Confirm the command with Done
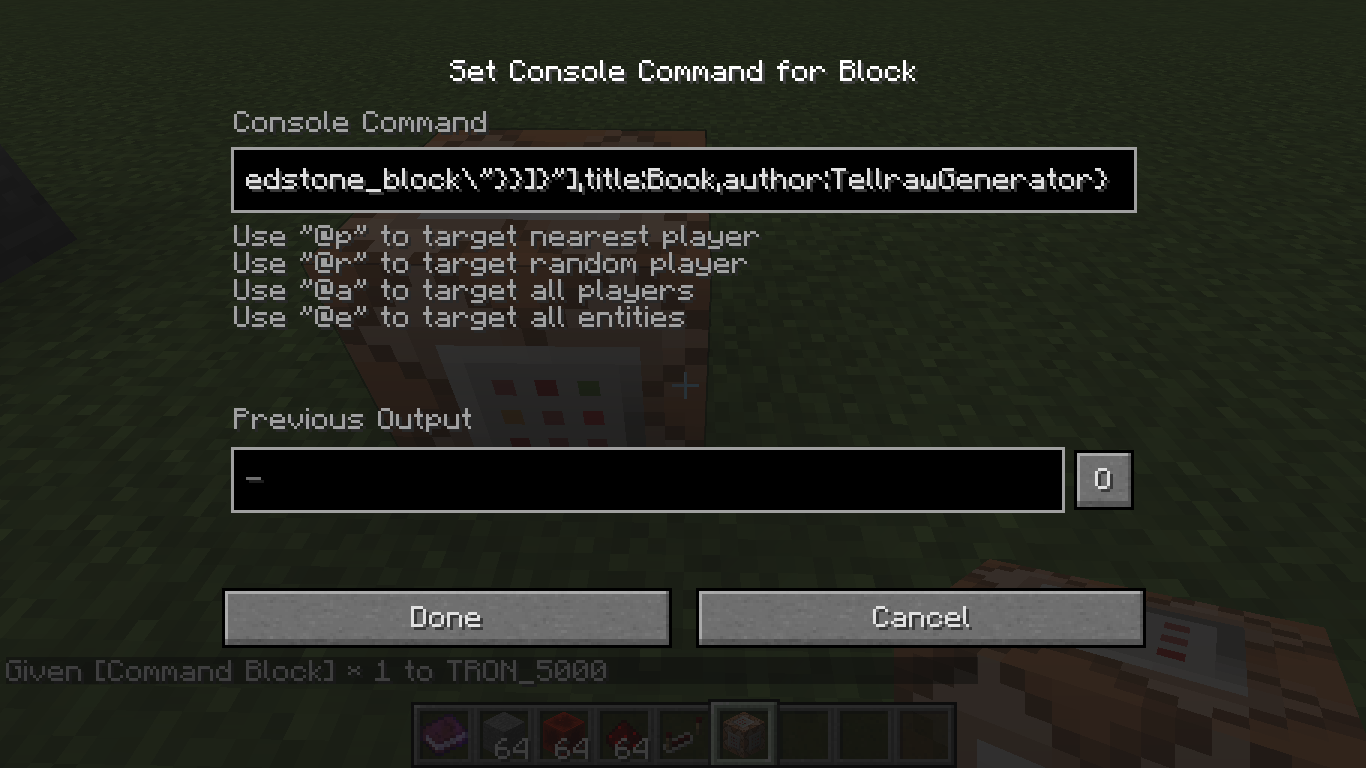The width and height of the screenshot is (1366, 768). pos(446,617)
